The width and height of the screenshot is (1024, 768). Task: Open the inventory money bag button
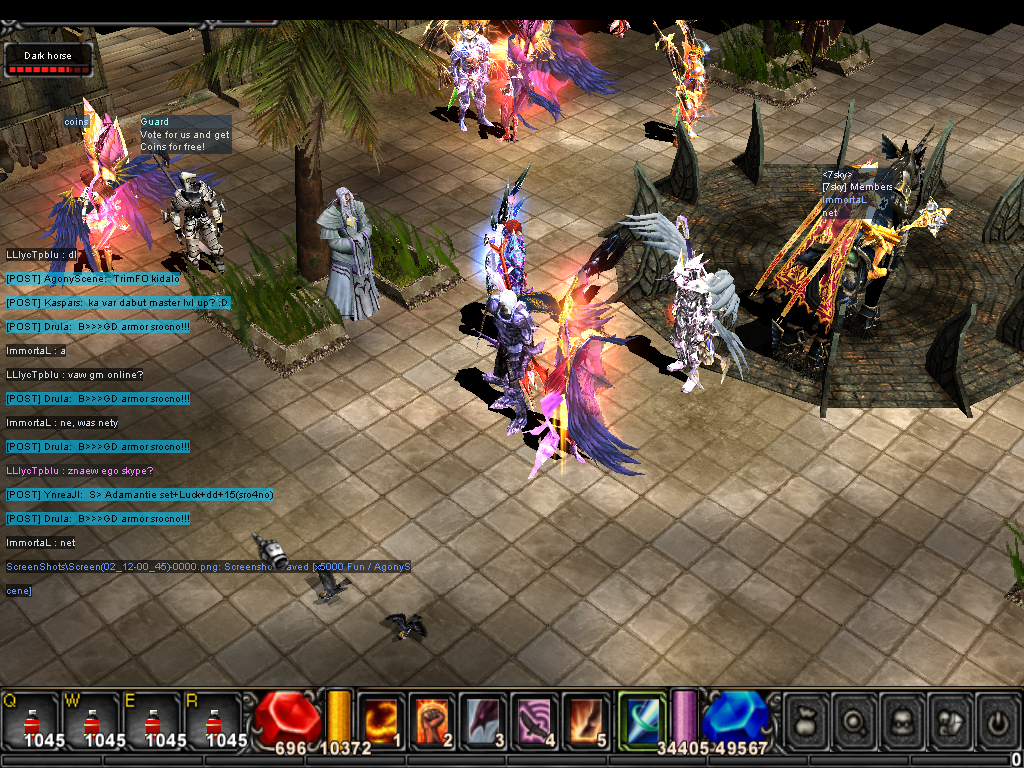[806, 720]
